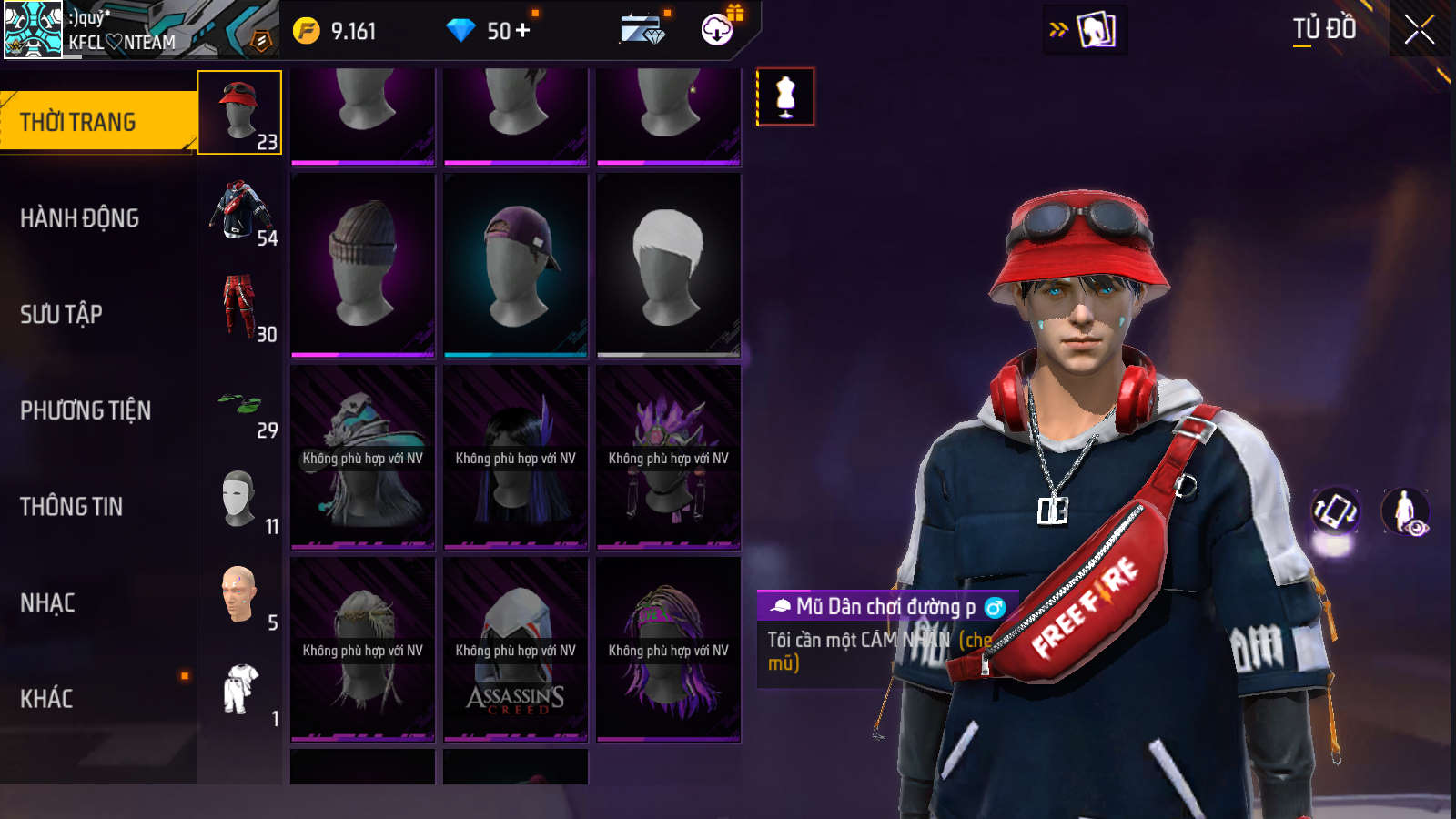Select the jacket tops subcategory
The width and height of the screenshot is (1456, 819).
click(x=240, y=210)
